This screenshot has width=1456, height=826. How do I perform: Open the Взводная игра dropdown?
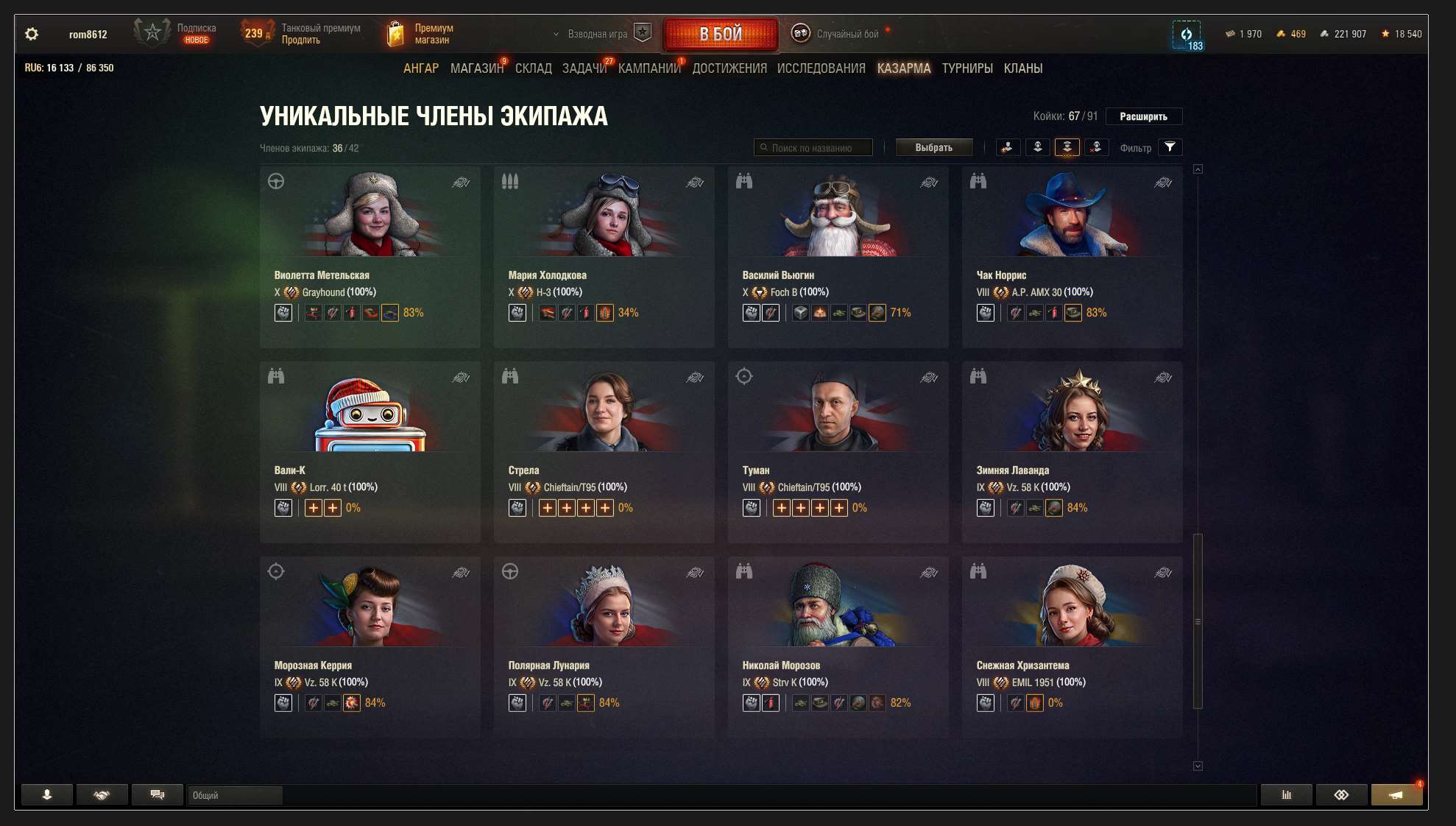pos(596,34)
